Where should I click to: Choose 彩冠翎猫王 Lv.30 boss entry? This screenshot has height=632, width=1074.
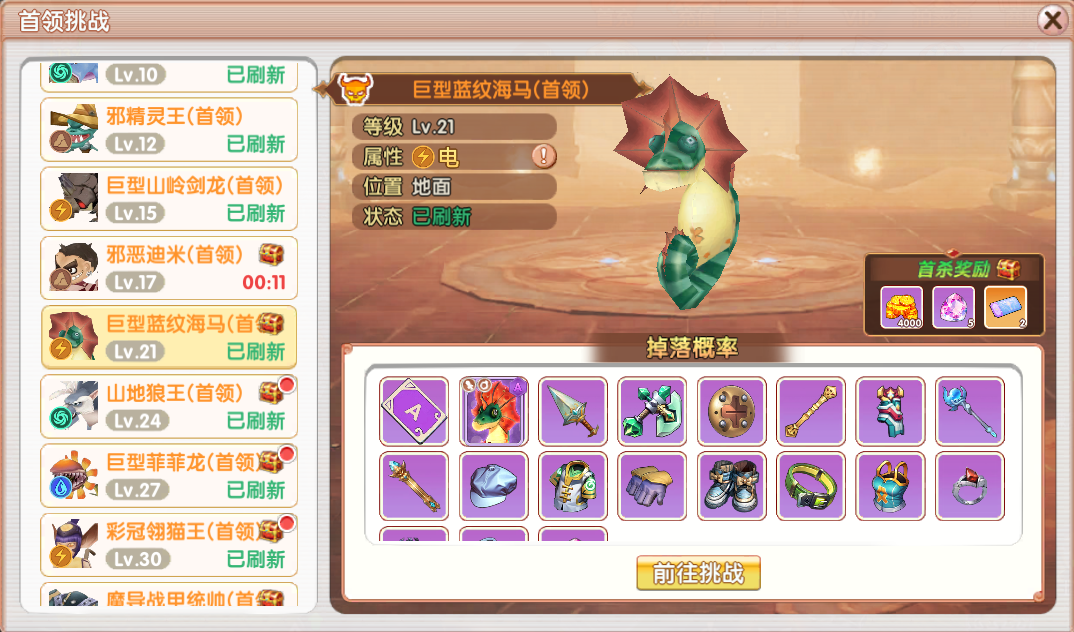click(169, 544)
